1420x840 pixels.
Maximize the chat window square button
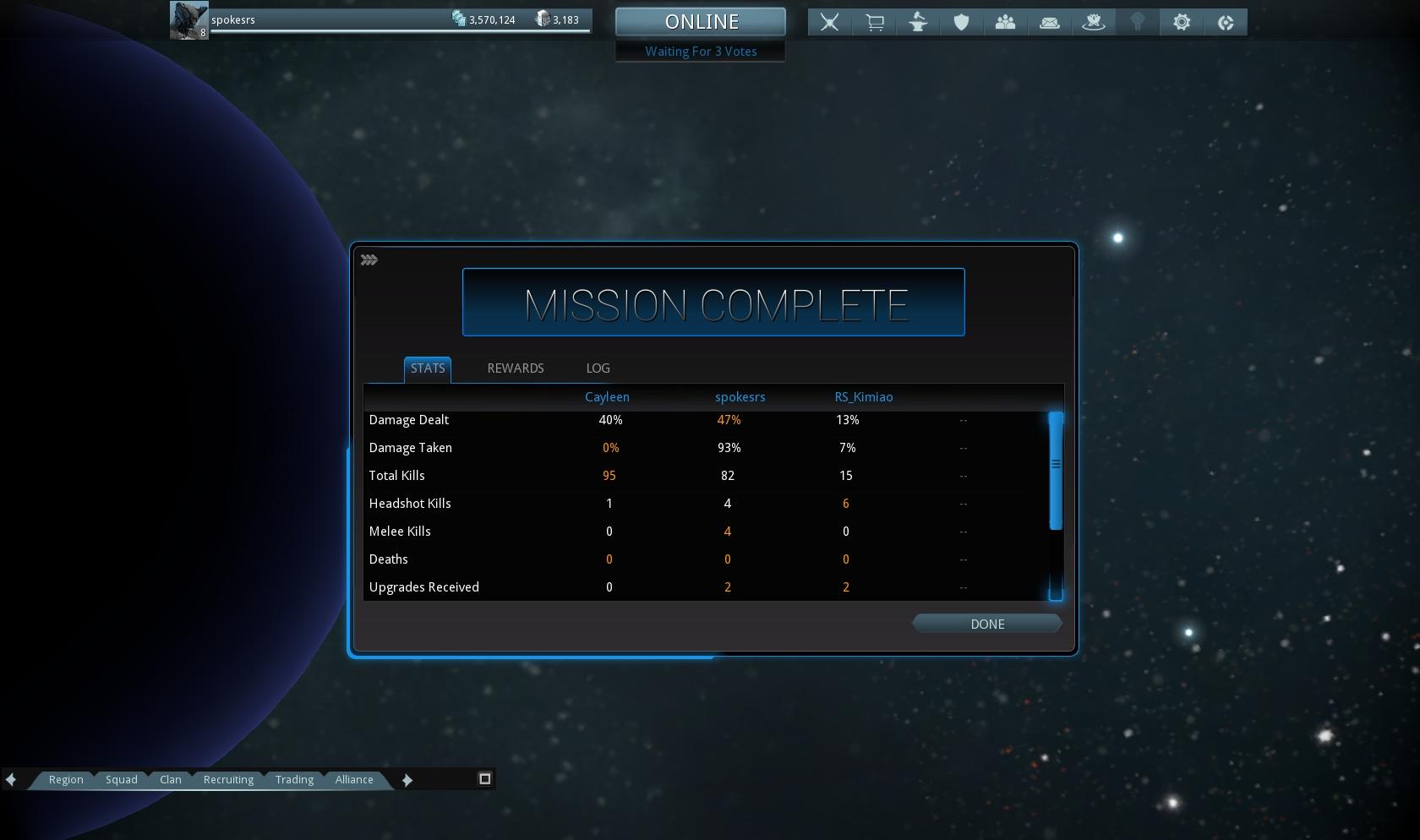485,779
